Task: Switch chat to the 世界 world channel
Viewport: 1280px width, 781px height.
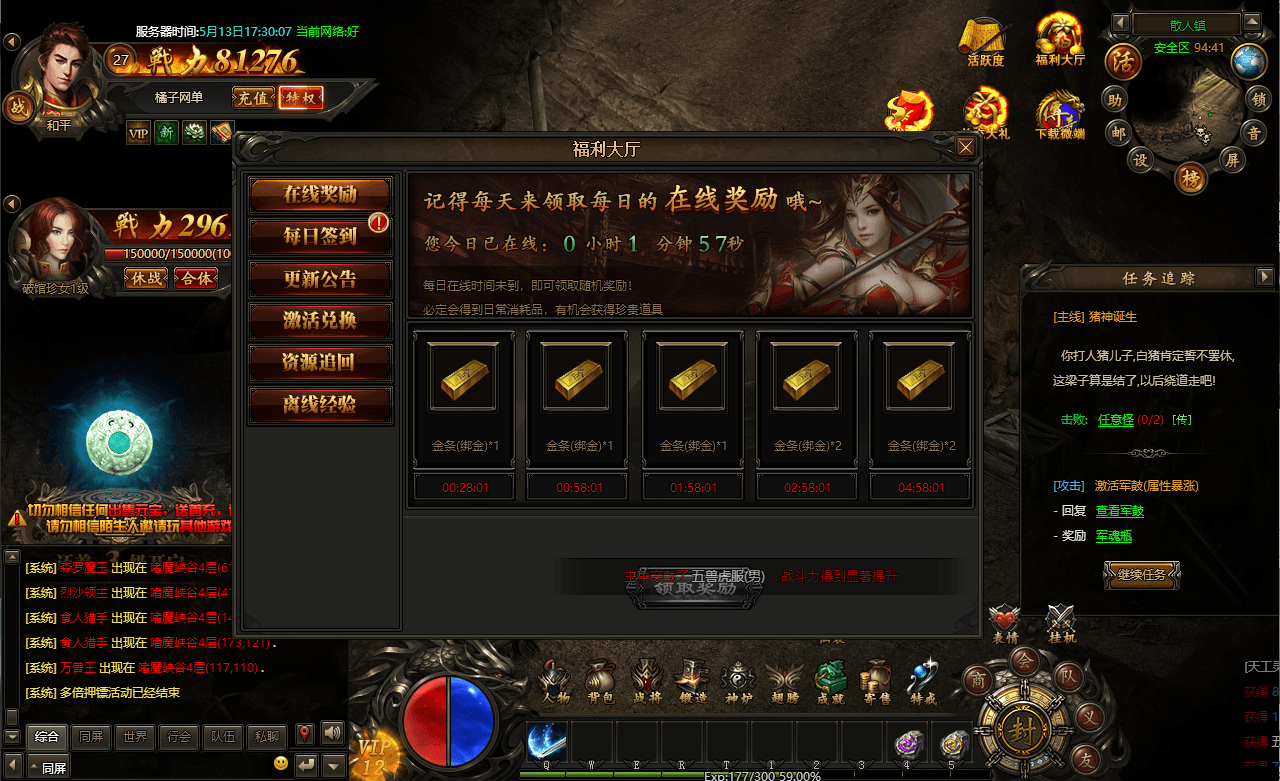Action: click(134, 737)
